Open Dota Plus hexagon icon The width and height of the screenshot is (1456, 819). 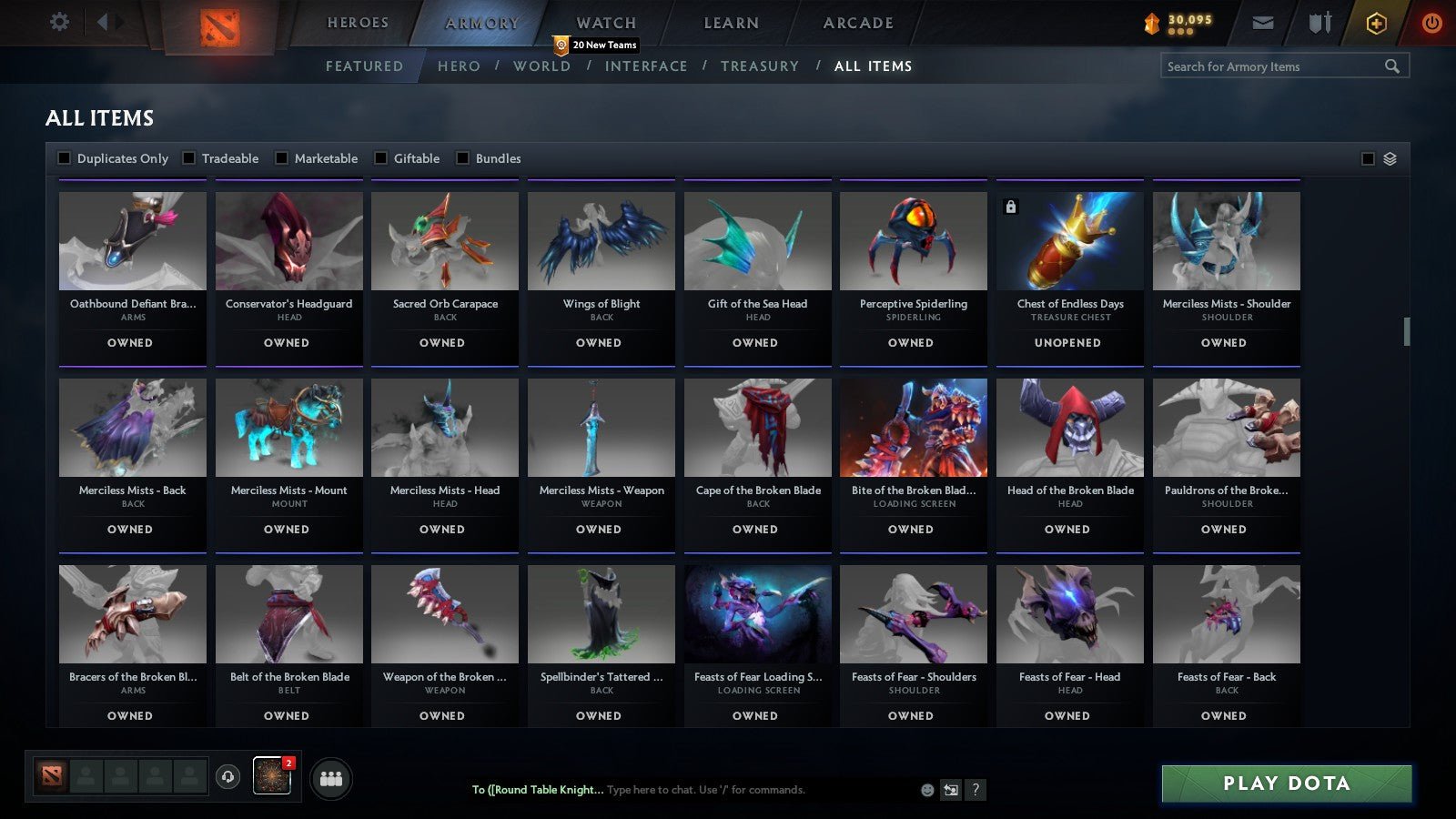(x=1375, y=24)
